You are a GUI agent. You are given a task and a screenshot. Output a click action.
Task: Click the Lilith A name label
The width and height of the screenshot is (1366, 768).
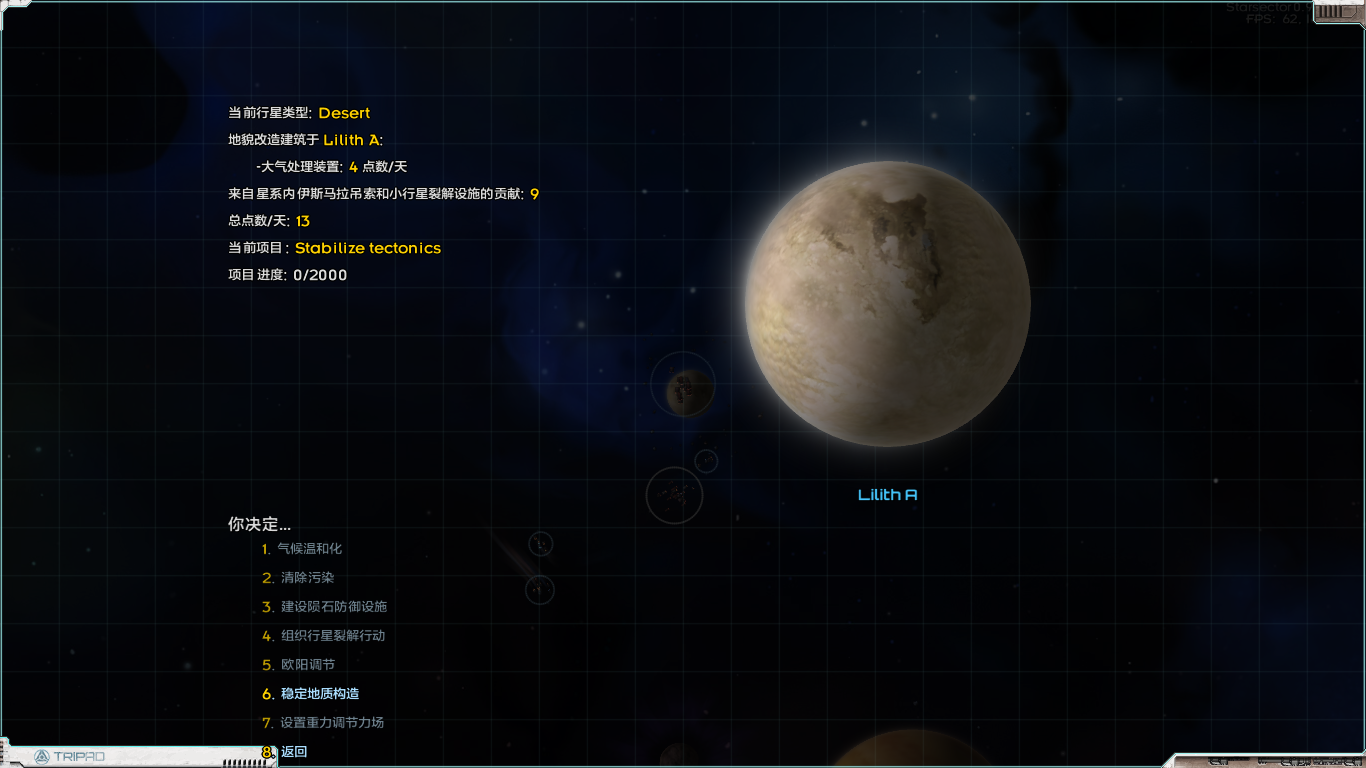click(x=888, y=493)
